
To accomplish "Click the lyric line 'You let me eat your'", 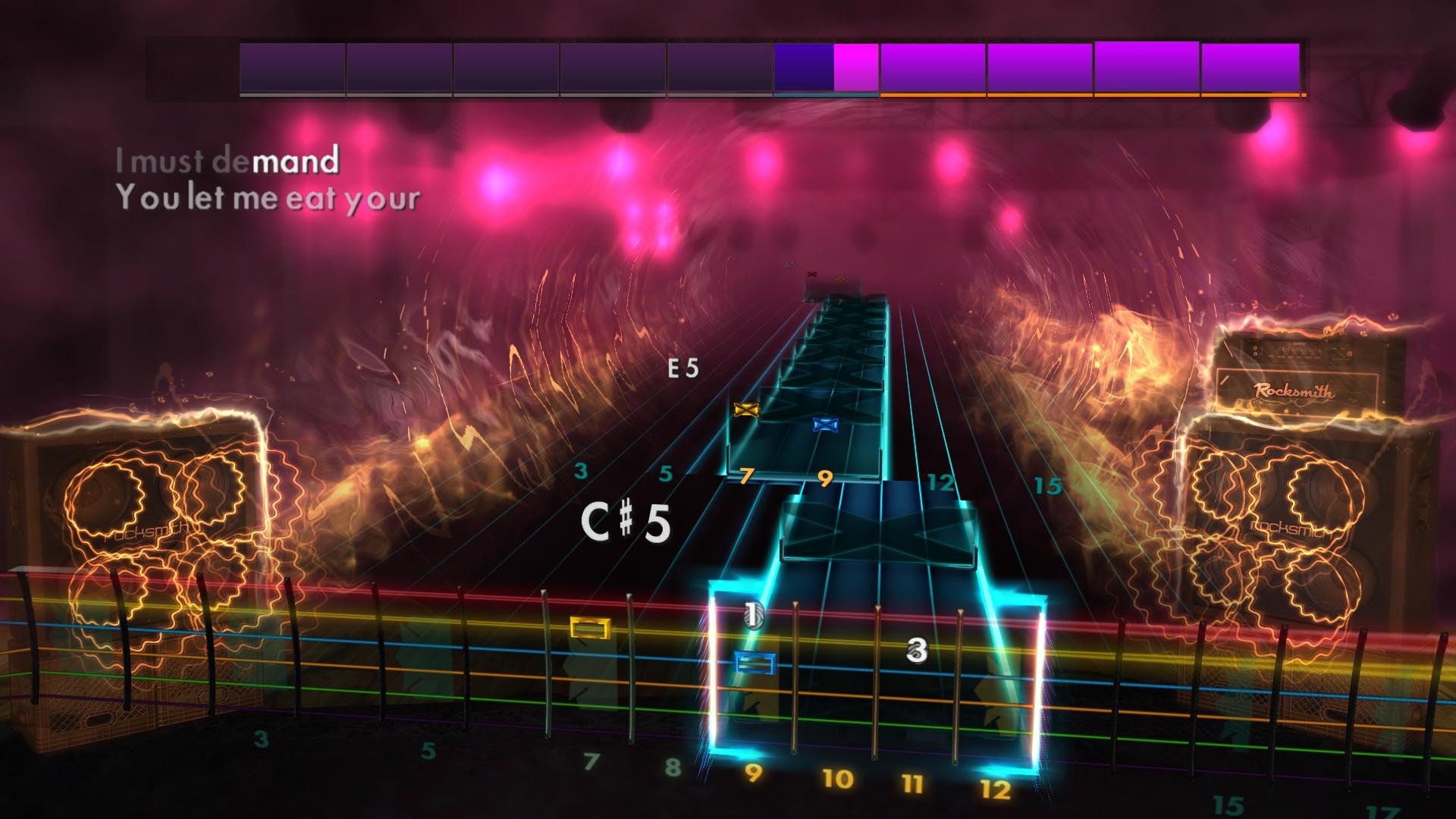I will pos(268,199).
